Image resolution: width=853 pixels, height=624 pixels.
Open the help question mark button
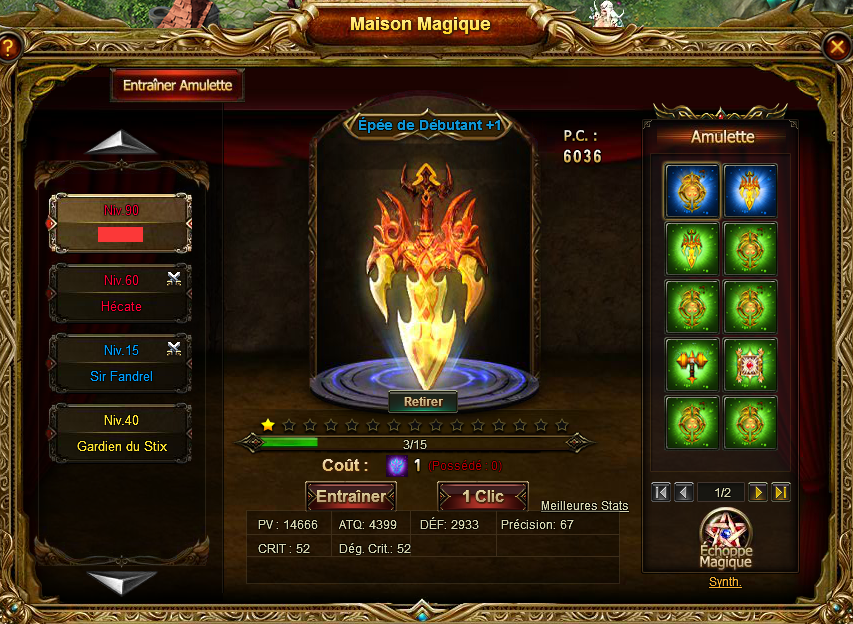pos(9,46)
